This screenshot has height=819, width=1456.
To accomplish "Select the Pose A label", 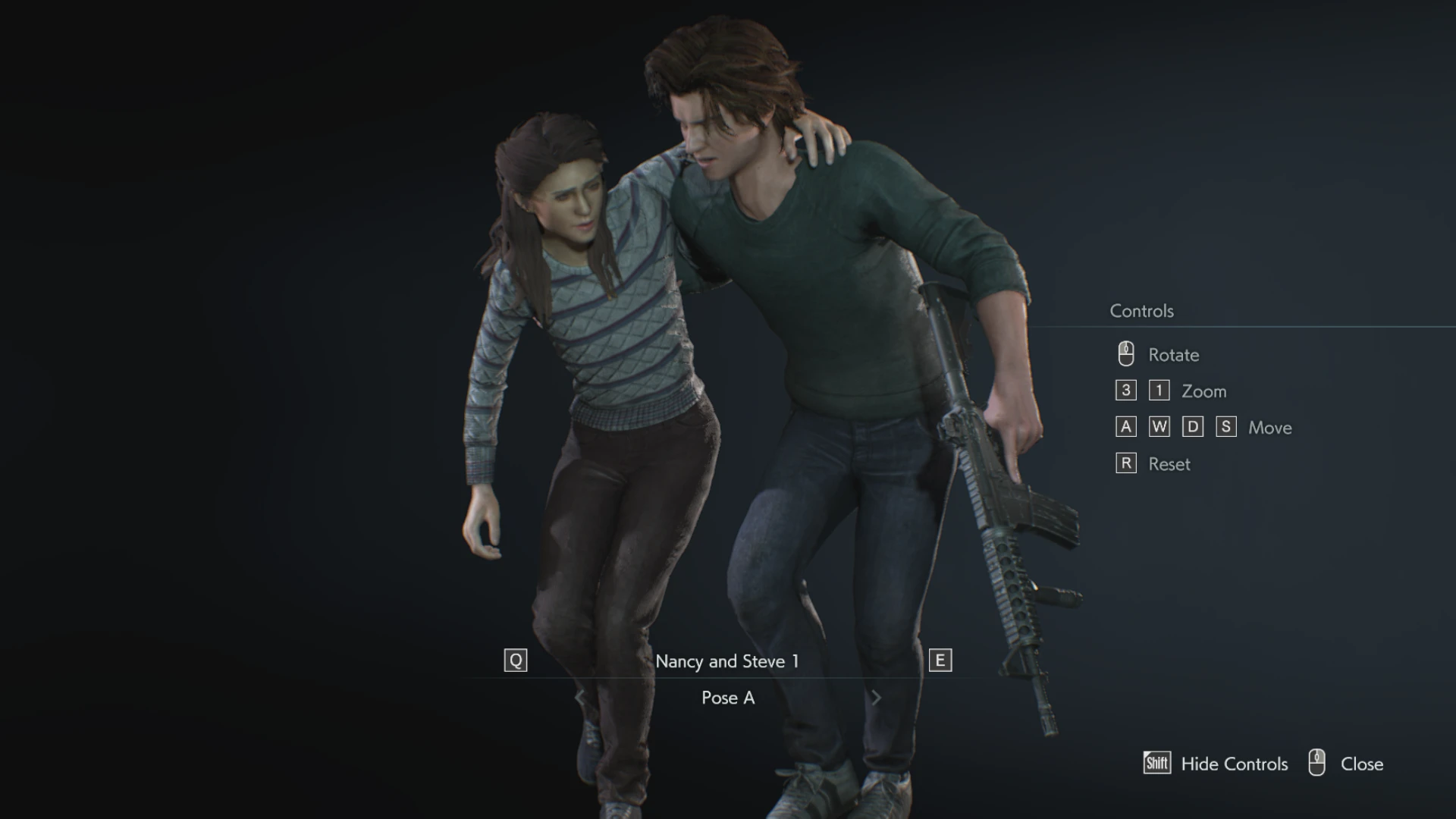I will tap(728, 698).
